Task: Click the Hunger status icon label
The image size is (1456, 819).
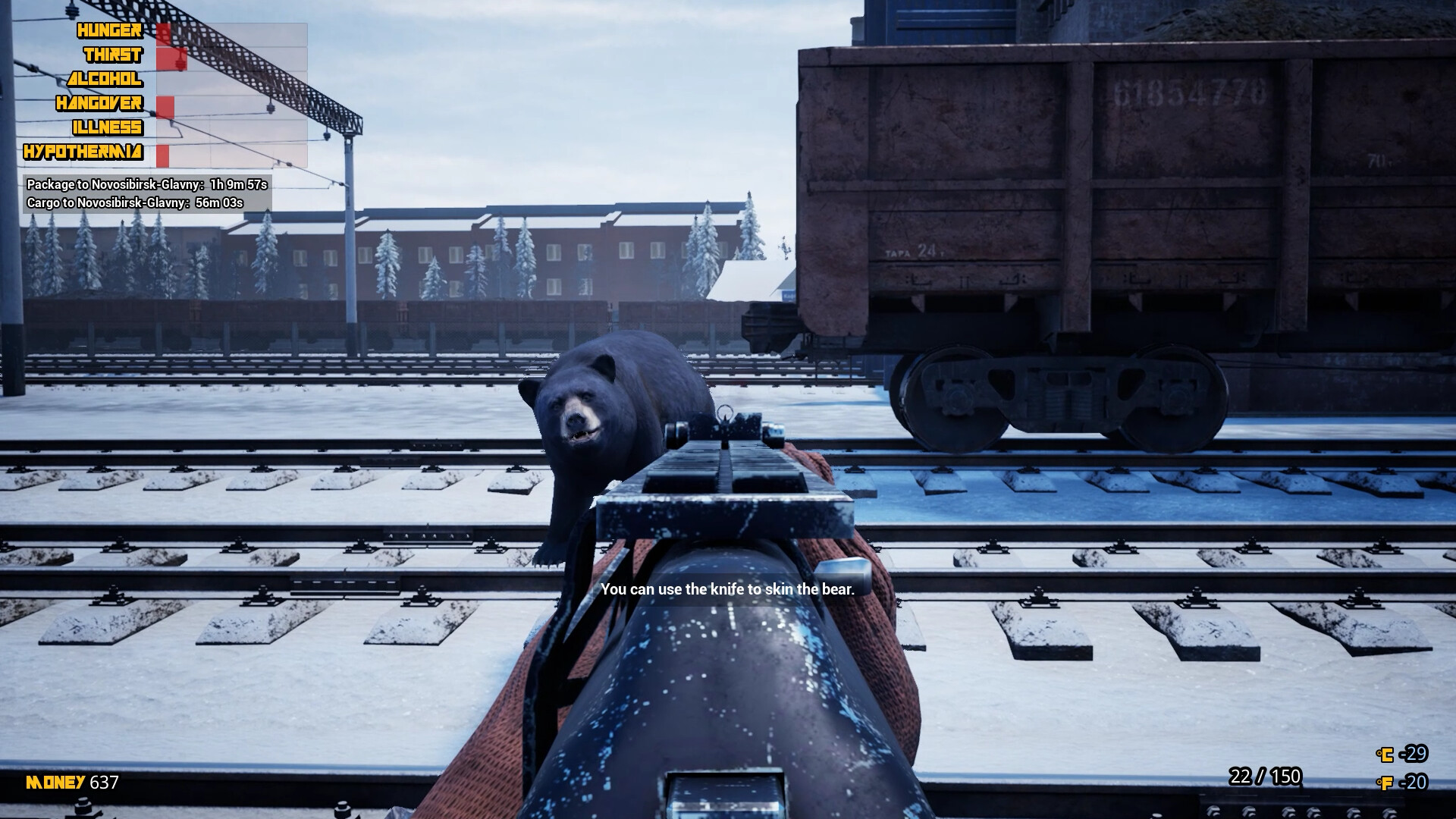Action: (x=108, y=31)
